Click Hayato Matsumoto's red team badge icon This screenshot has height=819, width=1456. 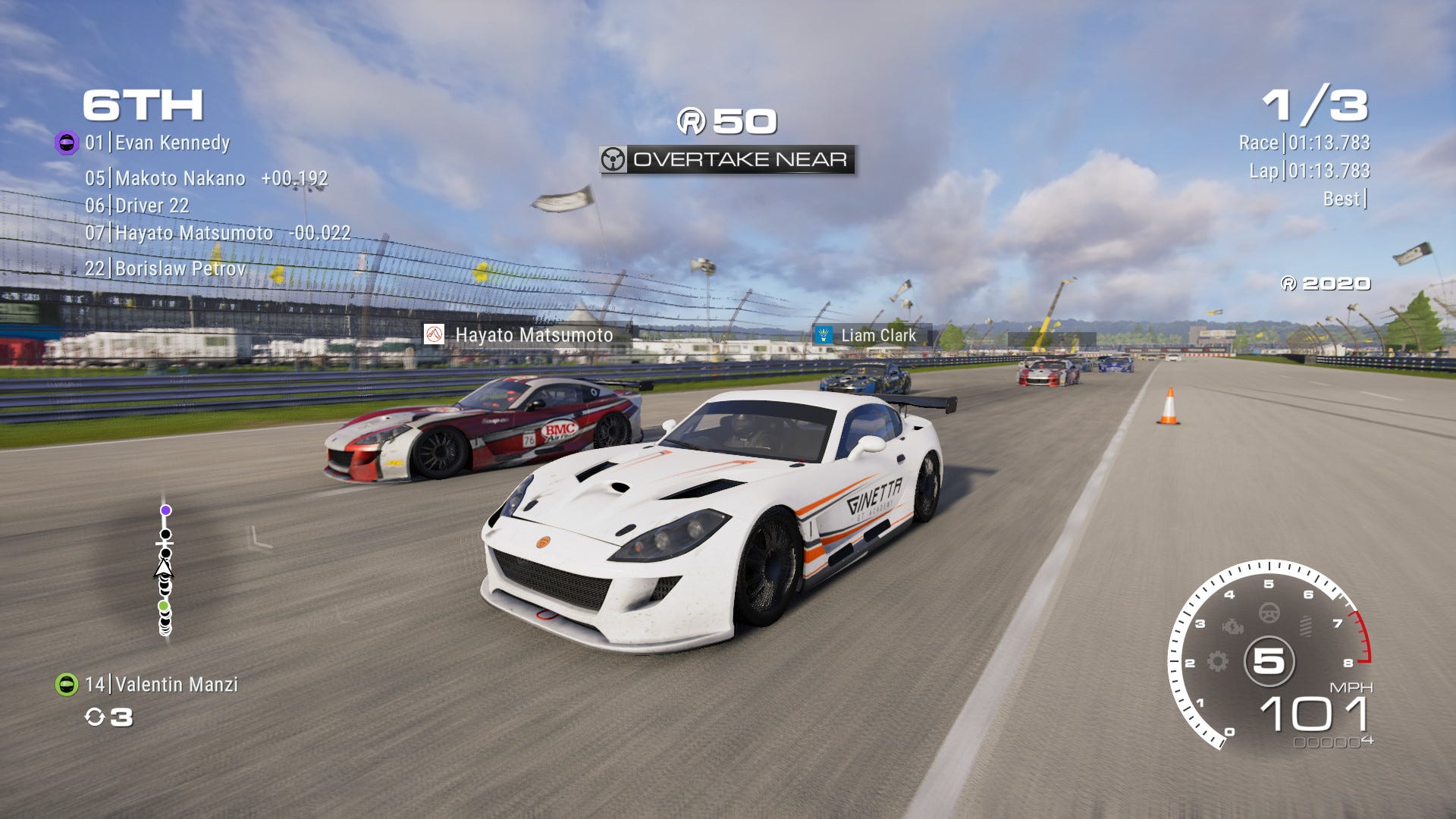coord(435,334)
